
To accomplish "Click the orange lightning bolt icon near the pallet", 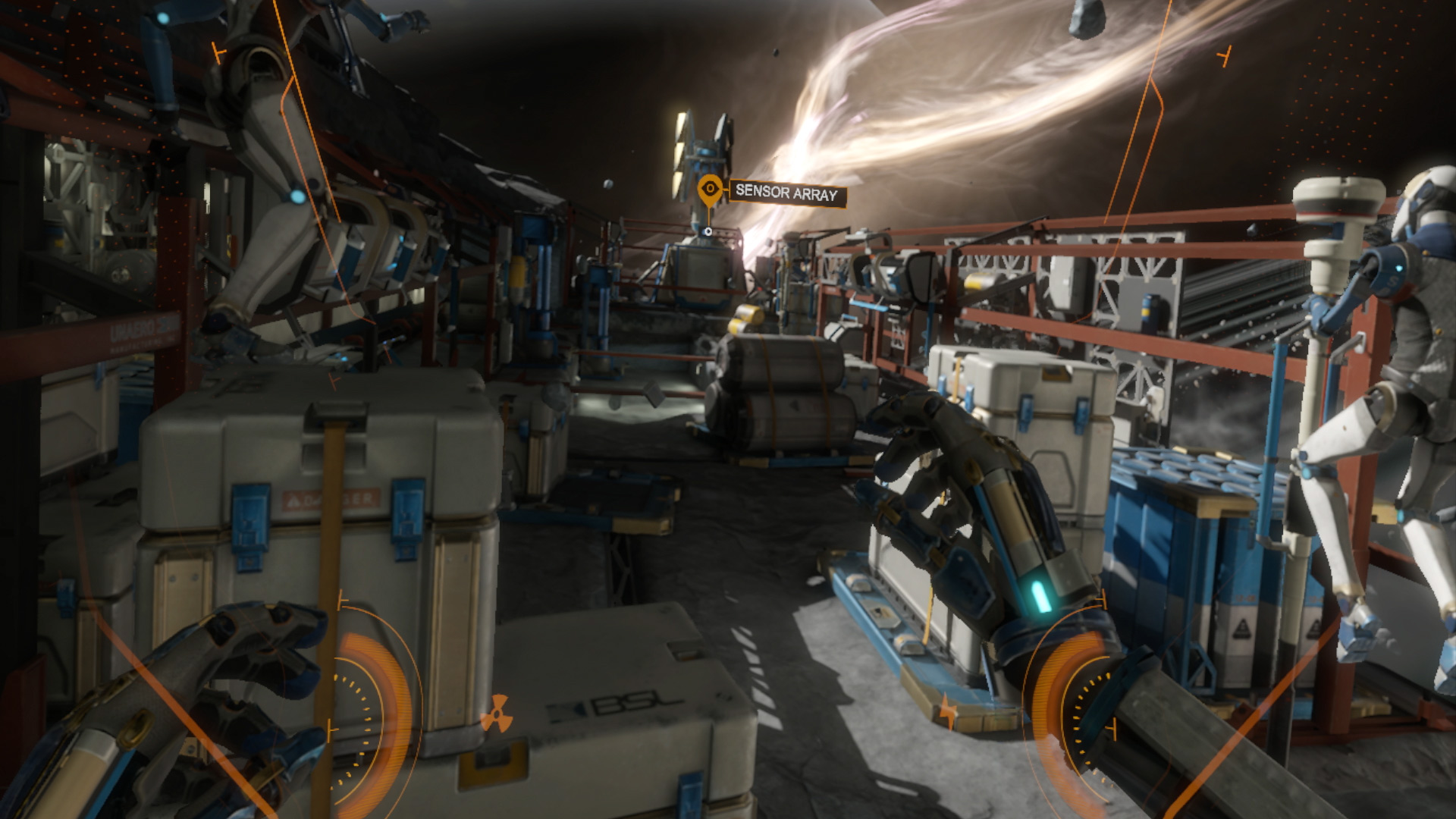I will point(947,712).
